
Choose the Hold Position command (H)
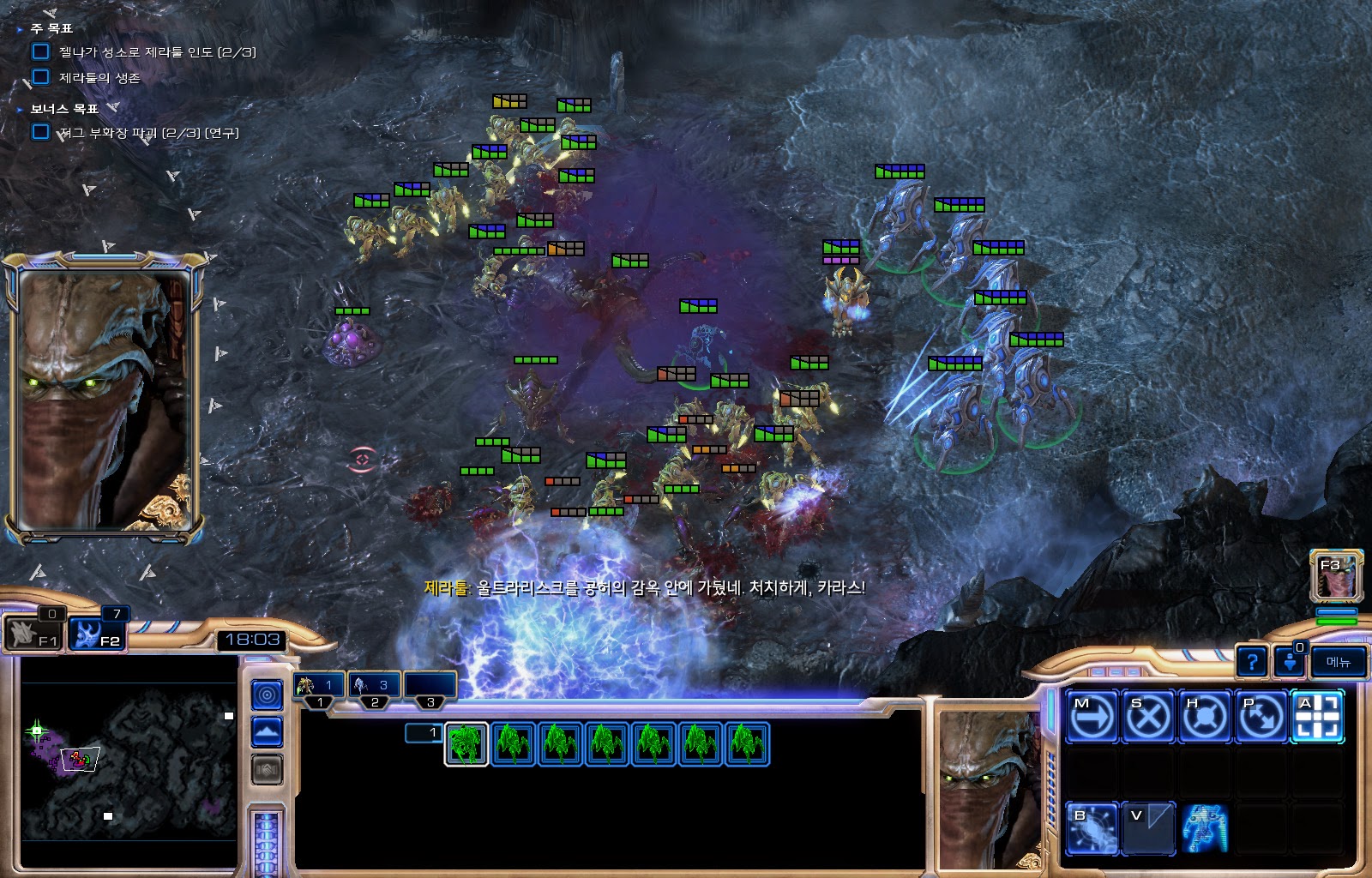tap(1204, 716)
